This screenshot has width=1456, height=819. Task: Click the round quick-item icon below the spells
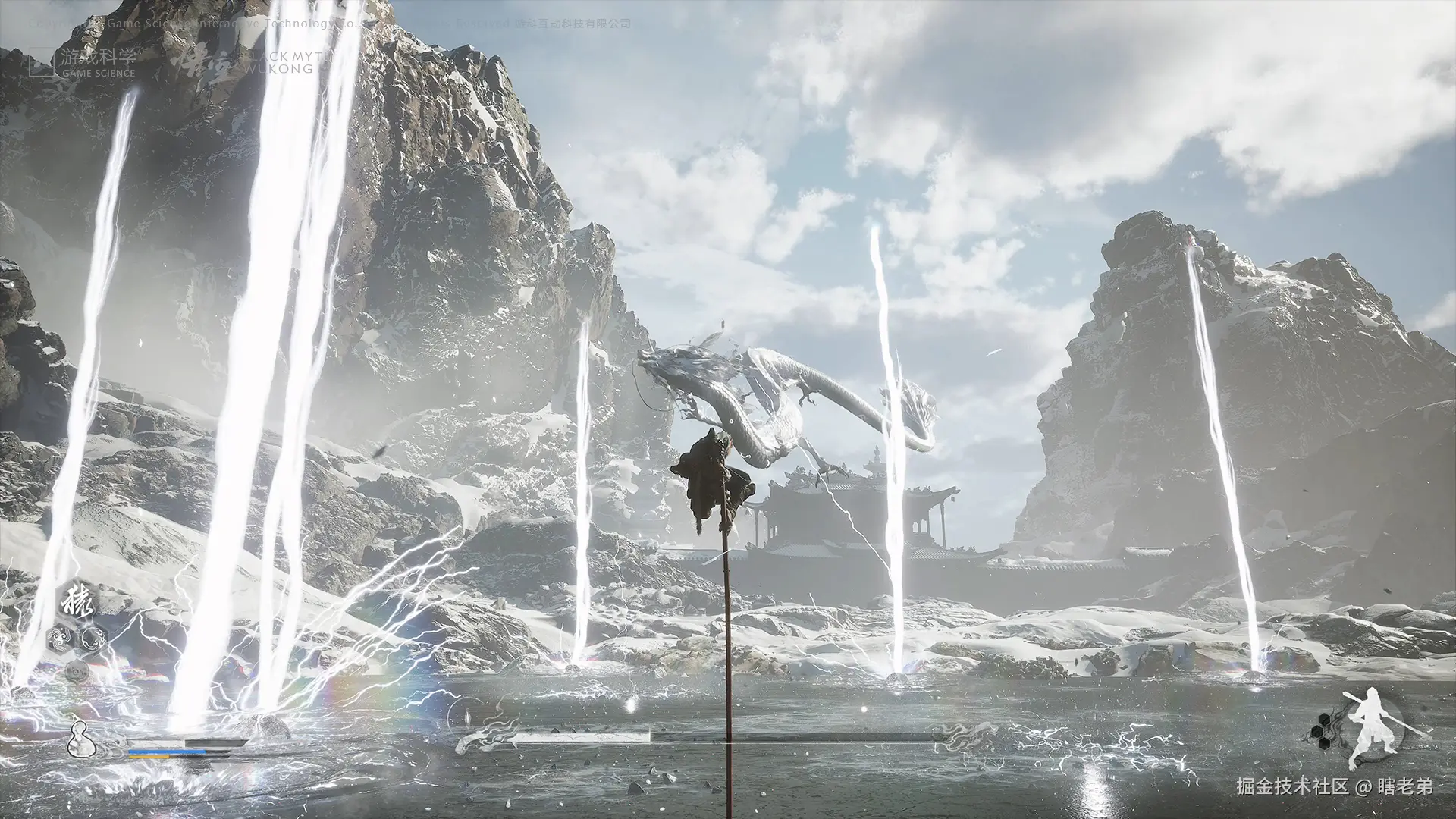click(x=76, y=671)
